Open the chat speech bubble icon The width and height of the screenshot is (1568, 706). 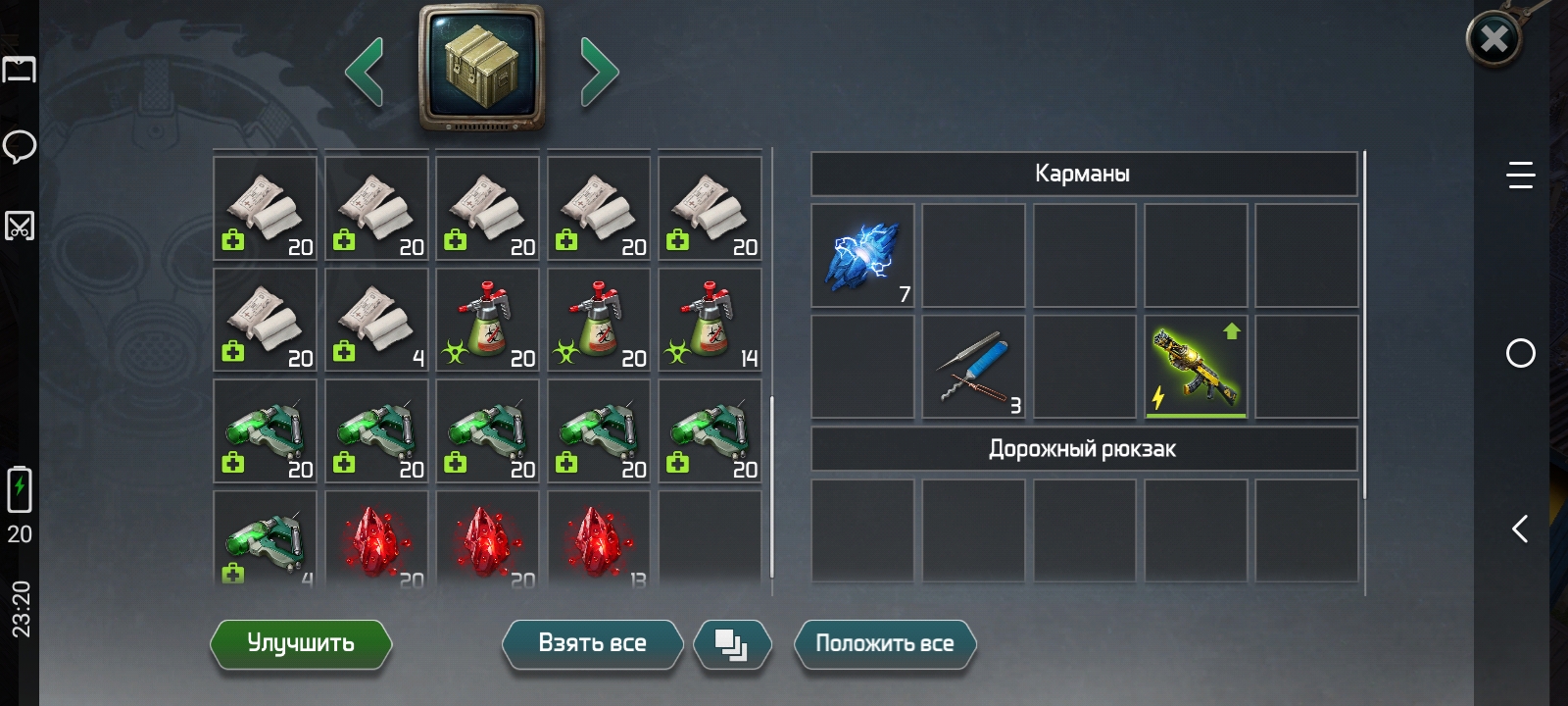pos(20,147)
